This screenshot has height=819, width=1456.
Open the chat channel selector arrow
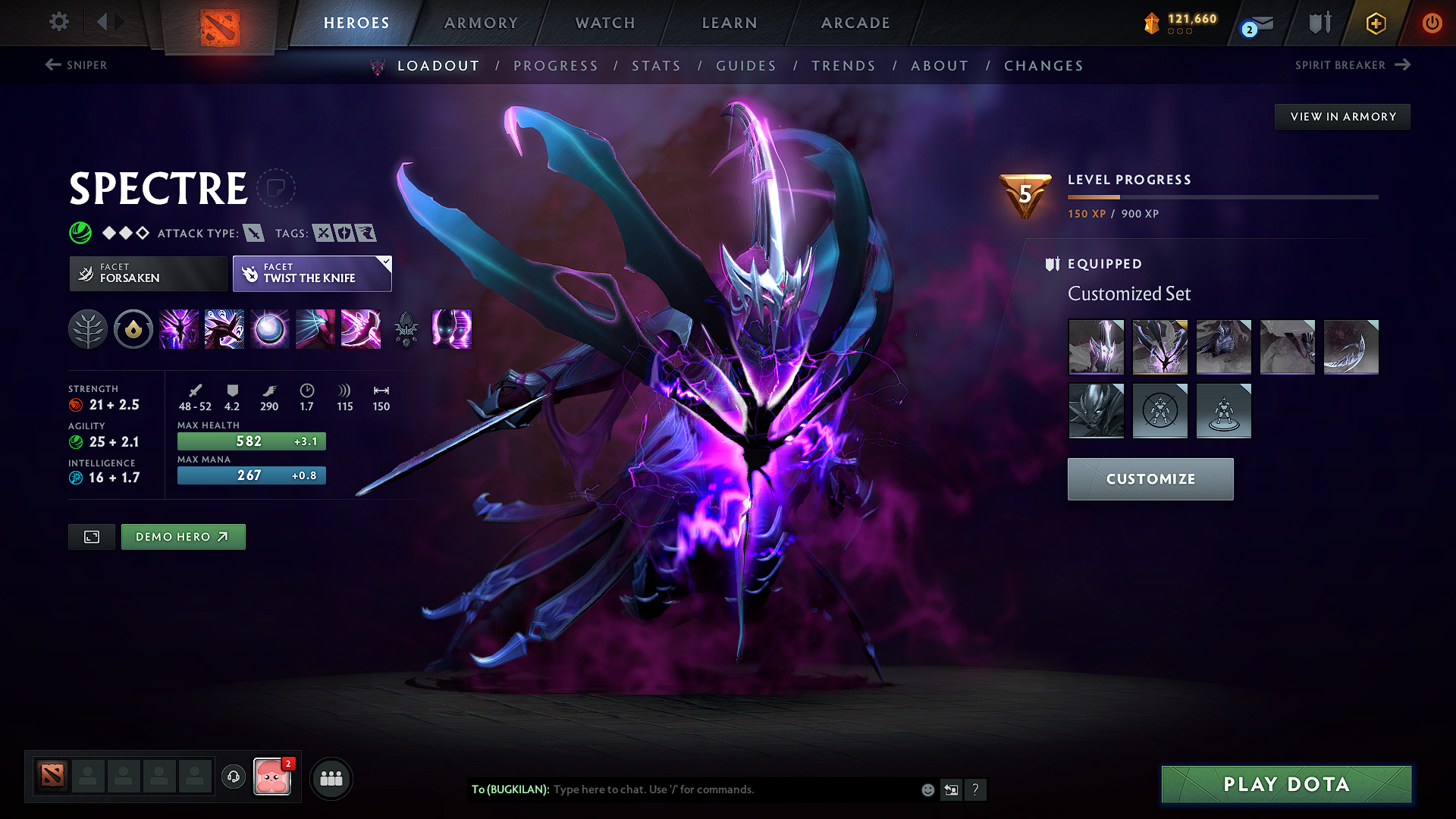coord(952,789)
